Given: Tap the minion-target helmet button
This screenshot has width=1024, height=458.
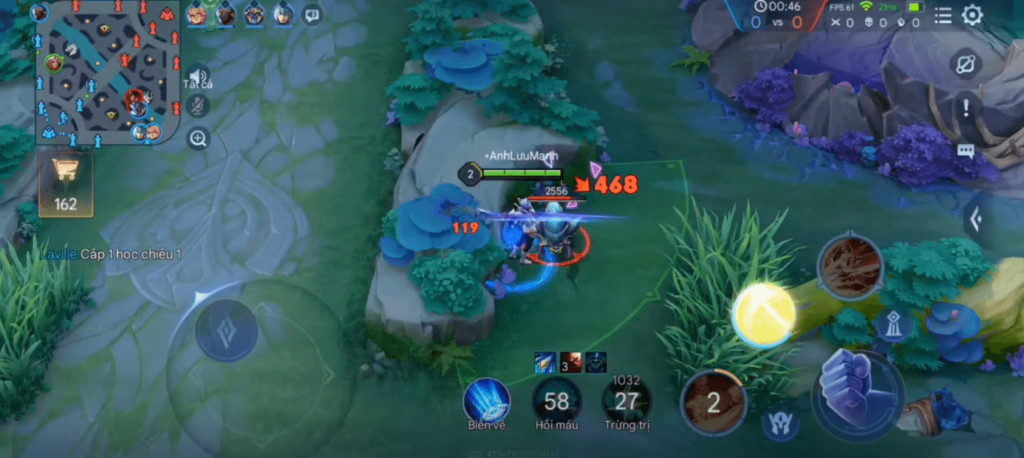Looking at the screenshot, I should (780, 424).
